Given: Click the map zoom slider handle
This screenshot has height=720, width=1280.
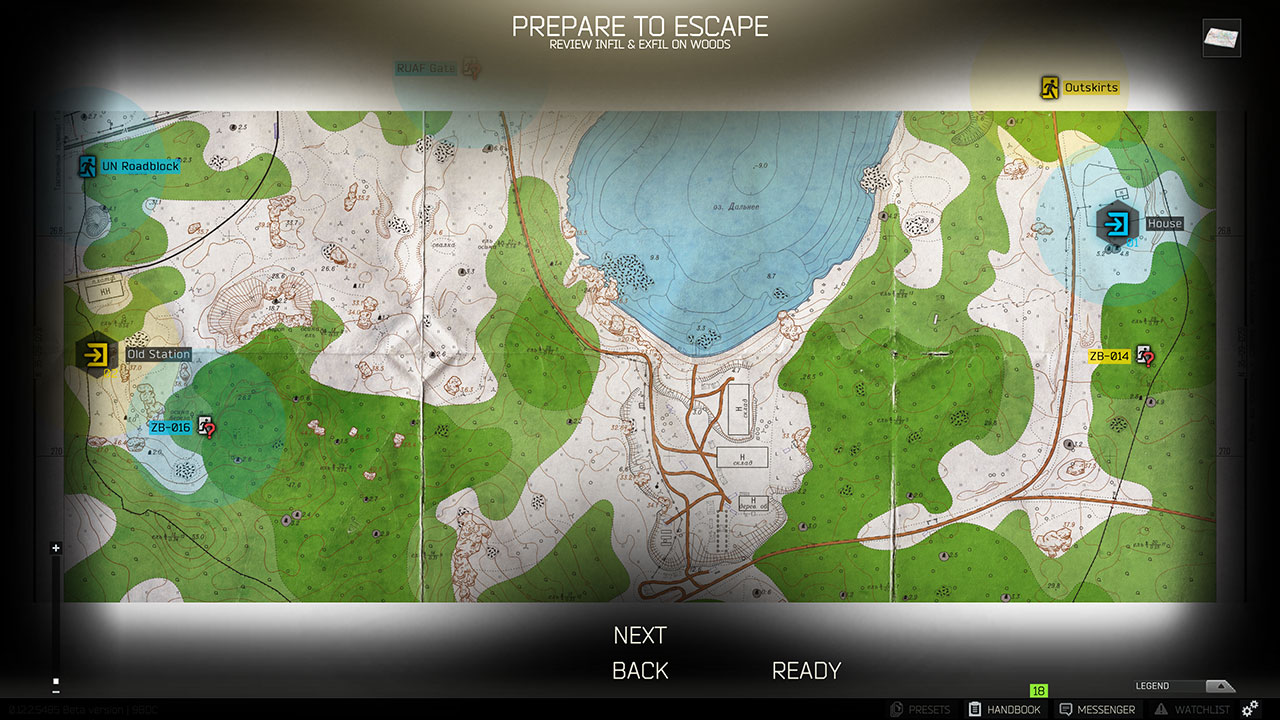Looking at the screenshot, I should [x=55, y=681].
